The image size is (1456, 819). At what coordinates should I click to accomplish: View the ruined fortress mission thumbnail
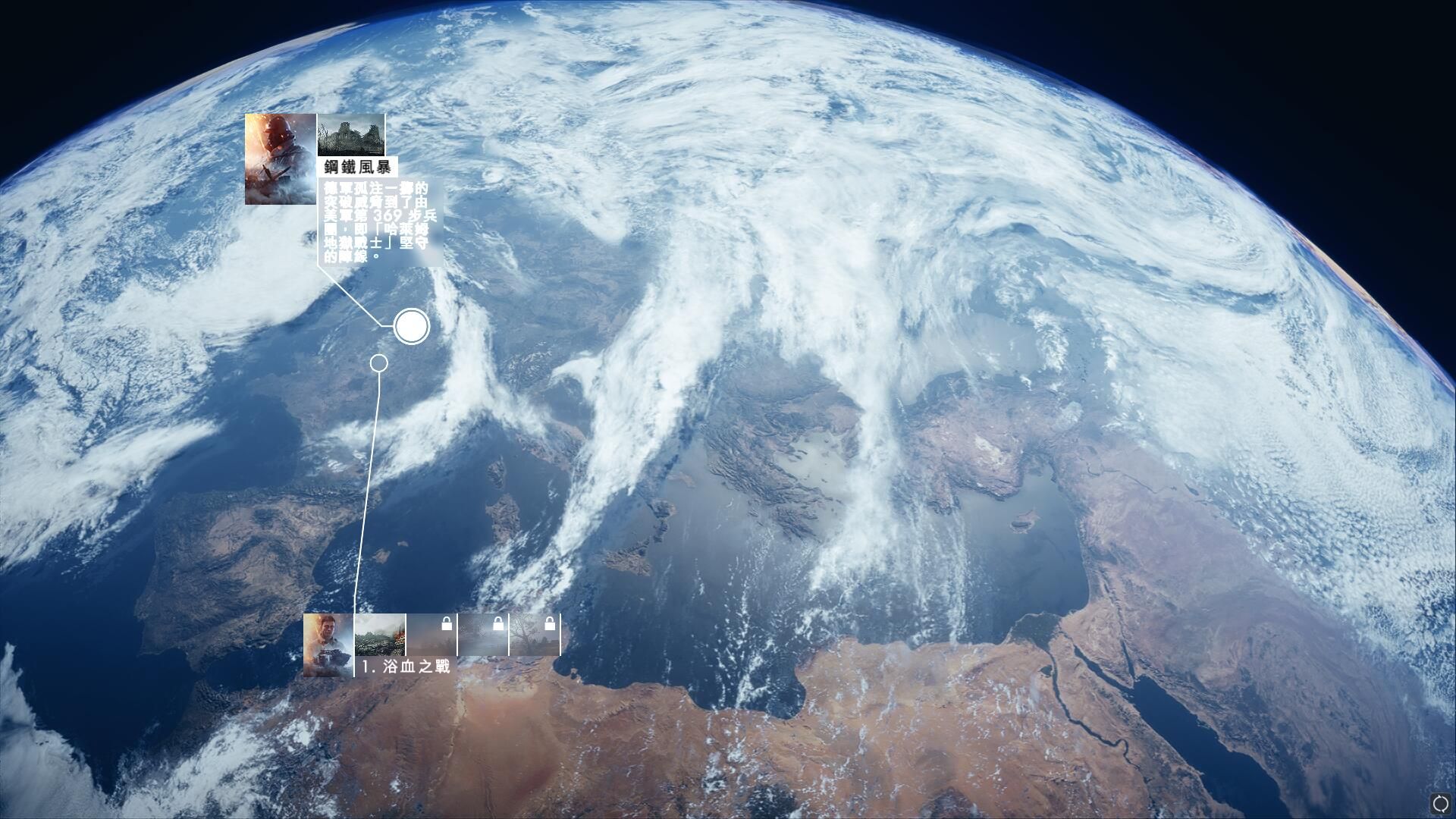[x=350, y=135]
